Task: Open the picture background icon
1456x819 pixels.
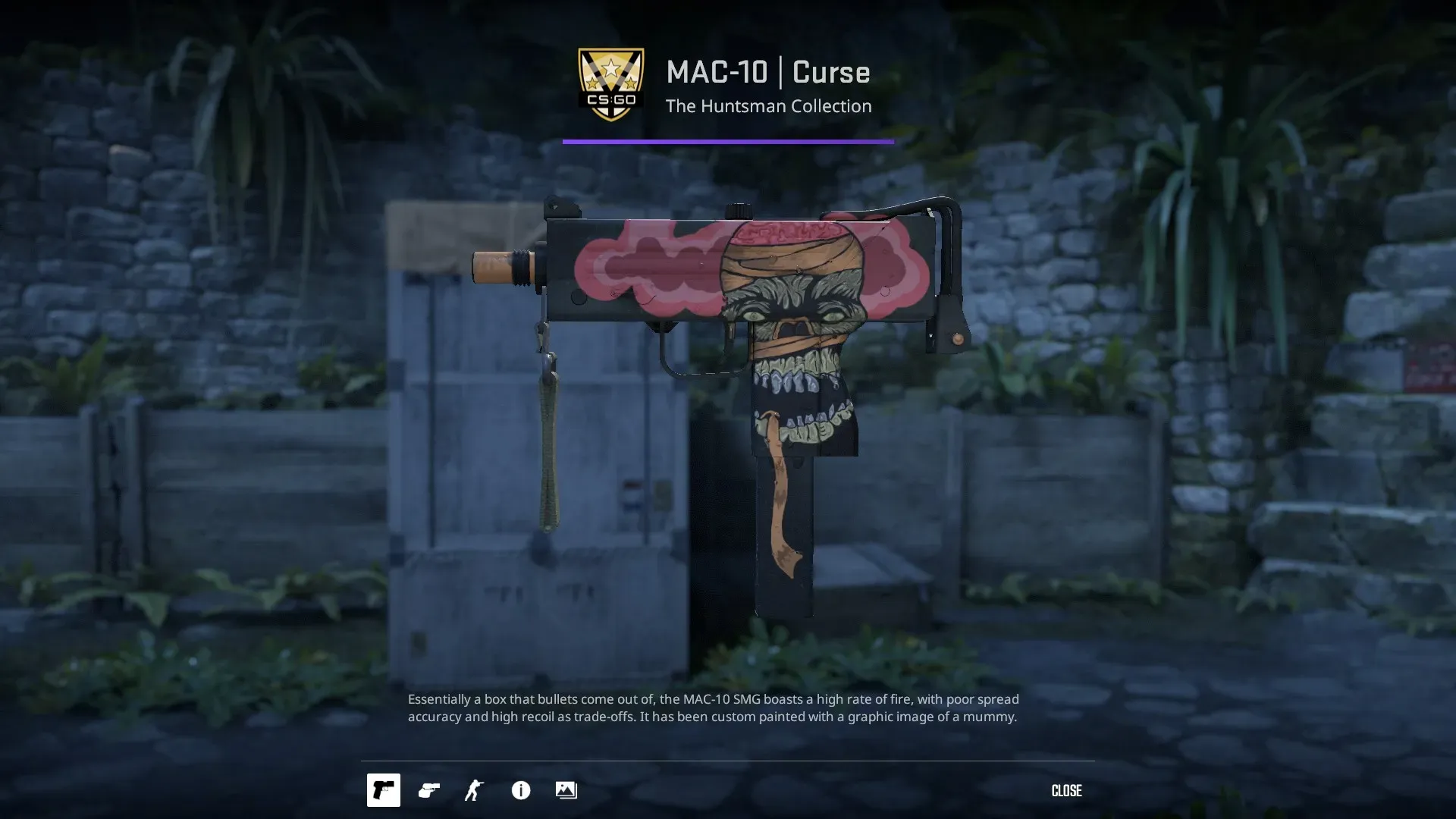Action: pyautogui.click(x=566, y=790)
